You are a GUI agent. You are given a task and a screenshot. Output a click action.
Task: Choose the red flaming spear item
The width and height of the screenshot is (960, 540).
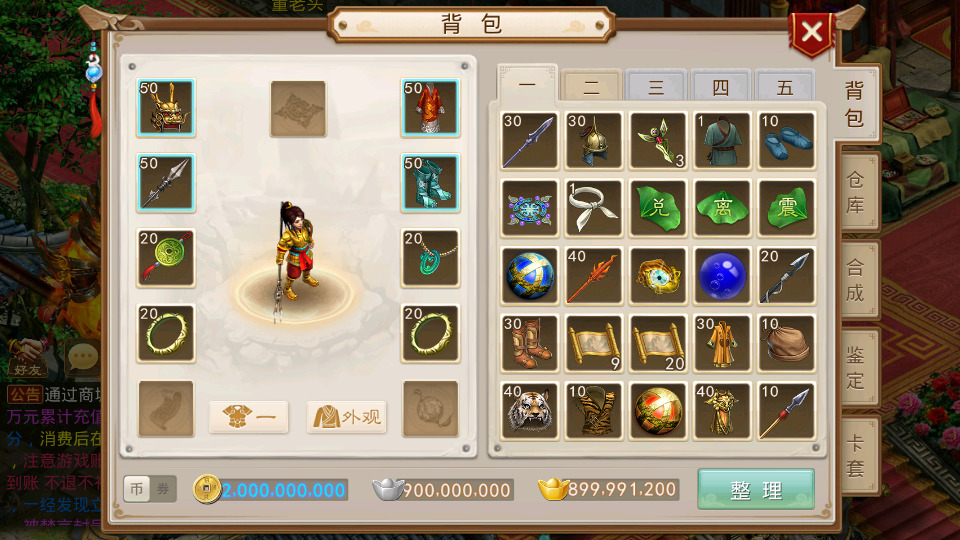[593, 275]
